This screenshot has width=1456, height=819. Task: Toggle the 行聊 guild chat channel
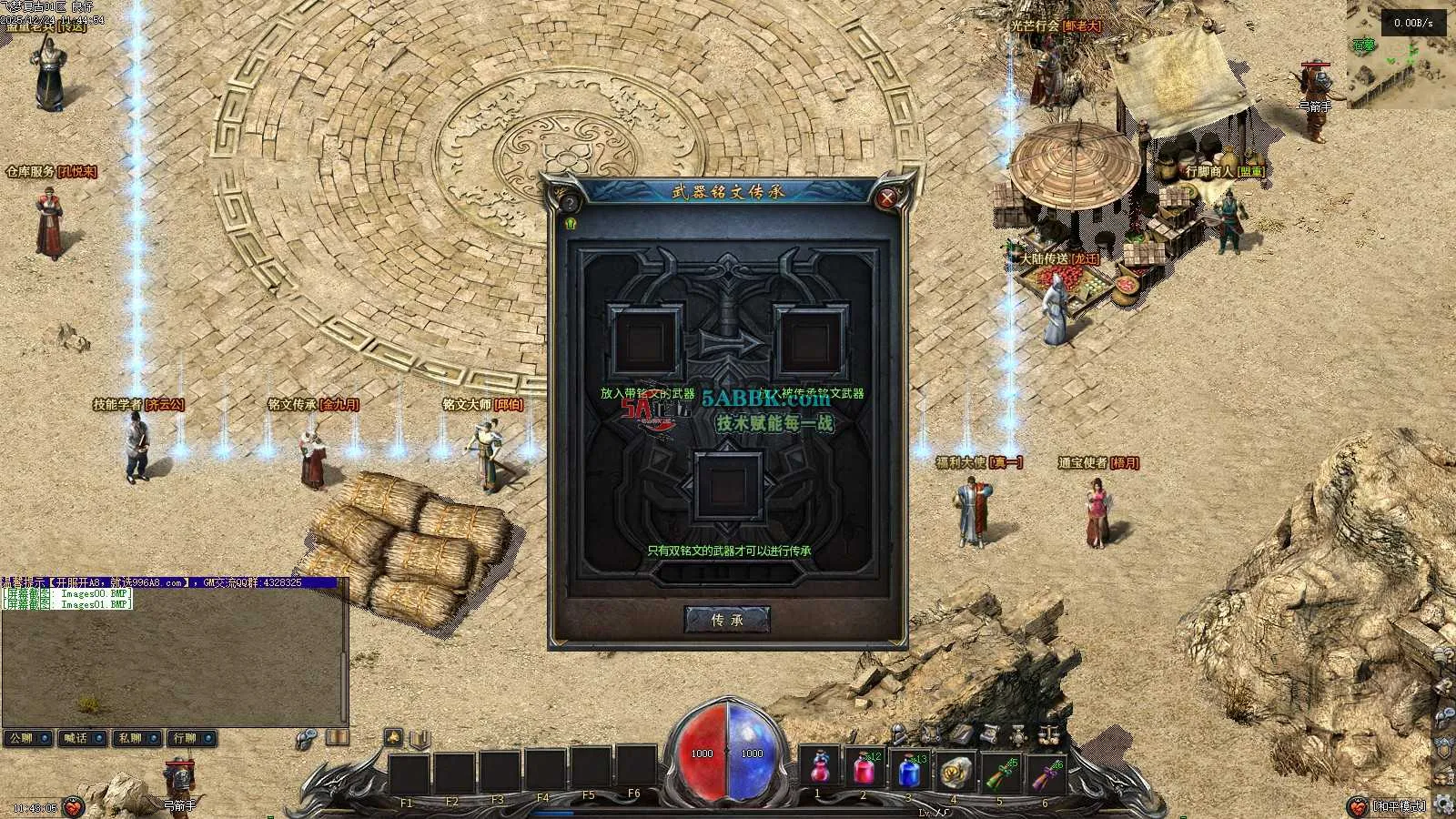click(191, 738)
